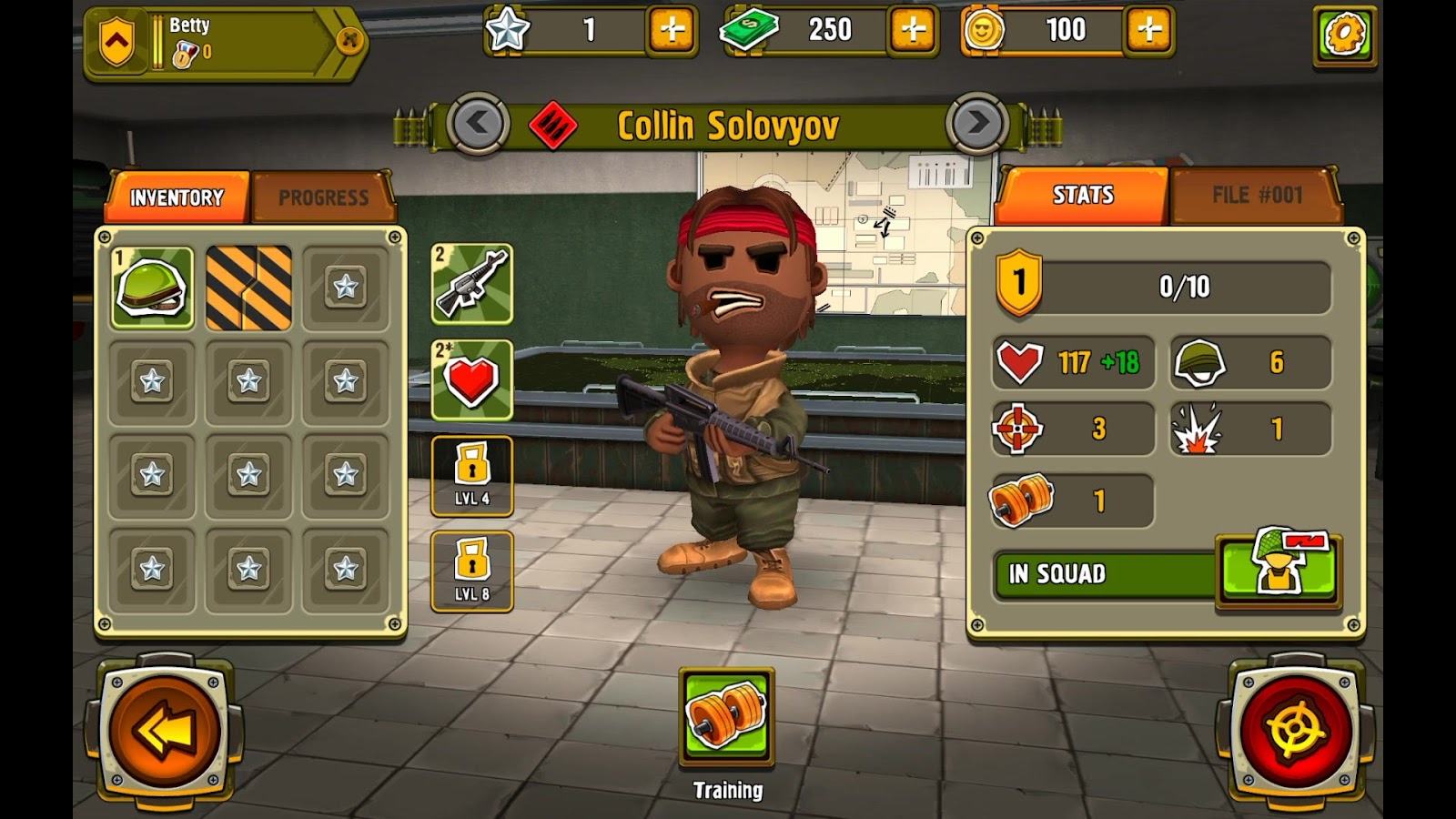This screenshot has width=1456, height=819.
Task: Go to the next soldier arrow
Action: click(977, 123)
